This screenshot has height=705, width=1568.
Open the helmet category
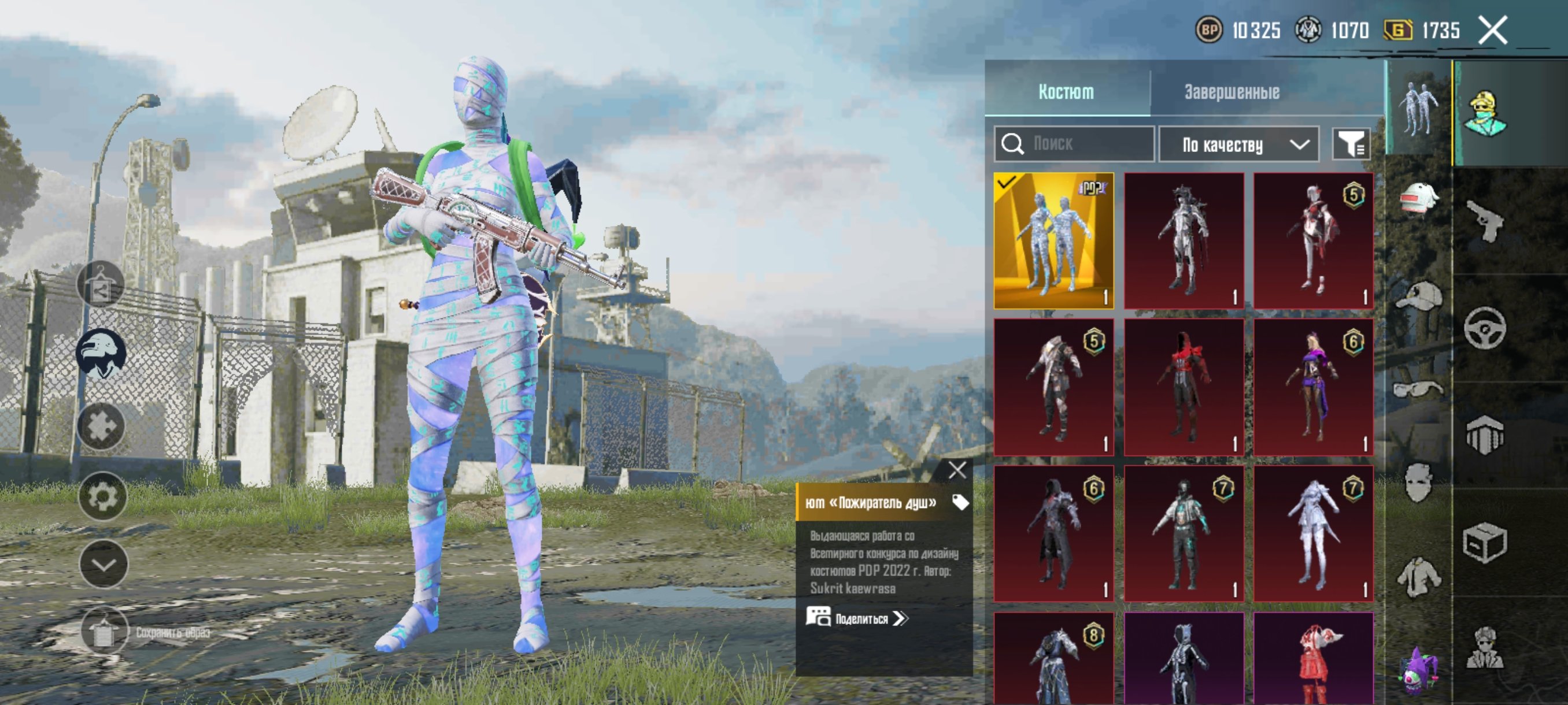(1419, 199)
